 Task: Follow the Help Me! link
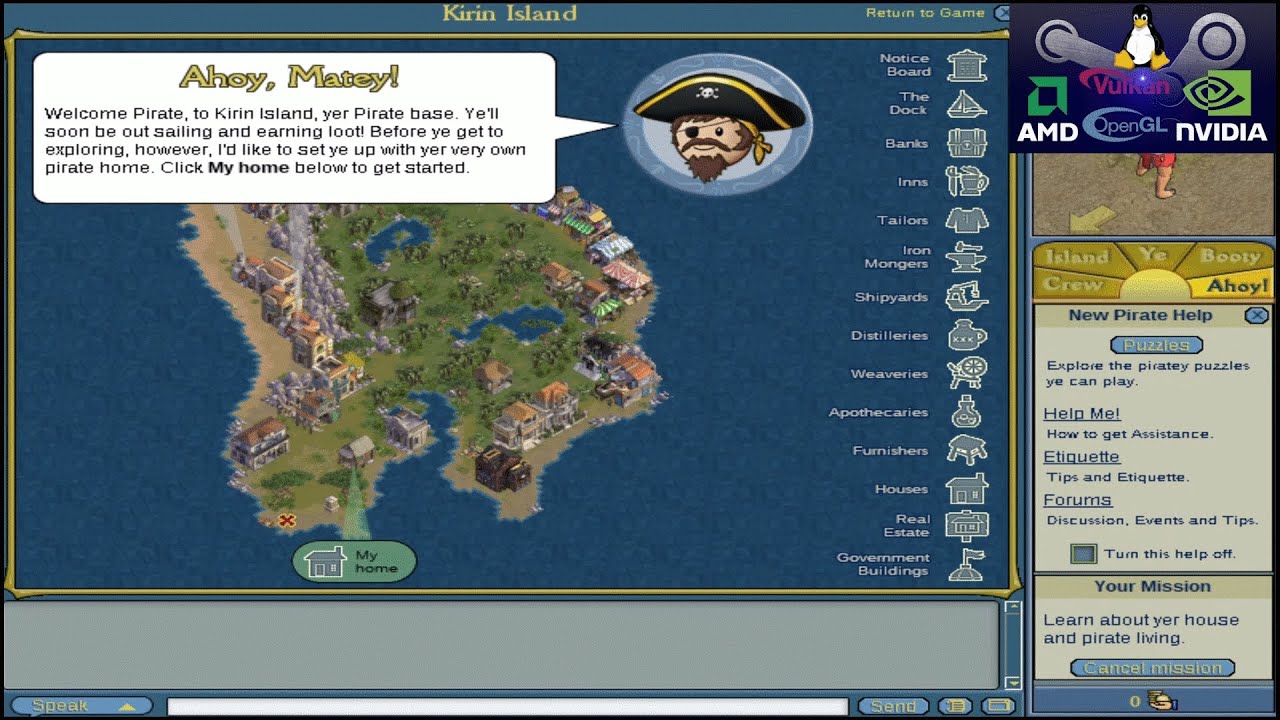[1081, 413]
